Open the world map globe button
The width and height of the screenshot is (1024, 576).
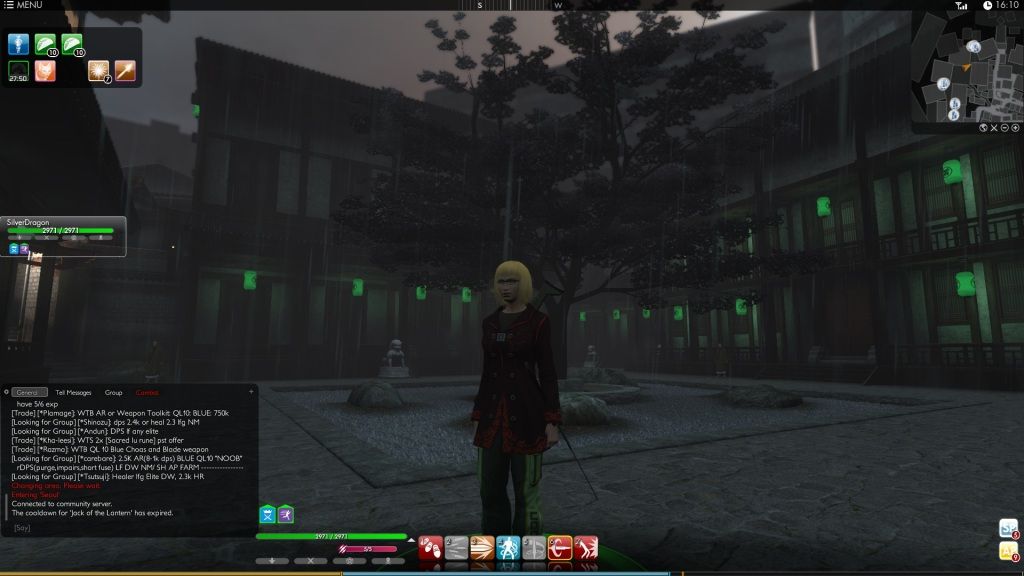point(983,127)
